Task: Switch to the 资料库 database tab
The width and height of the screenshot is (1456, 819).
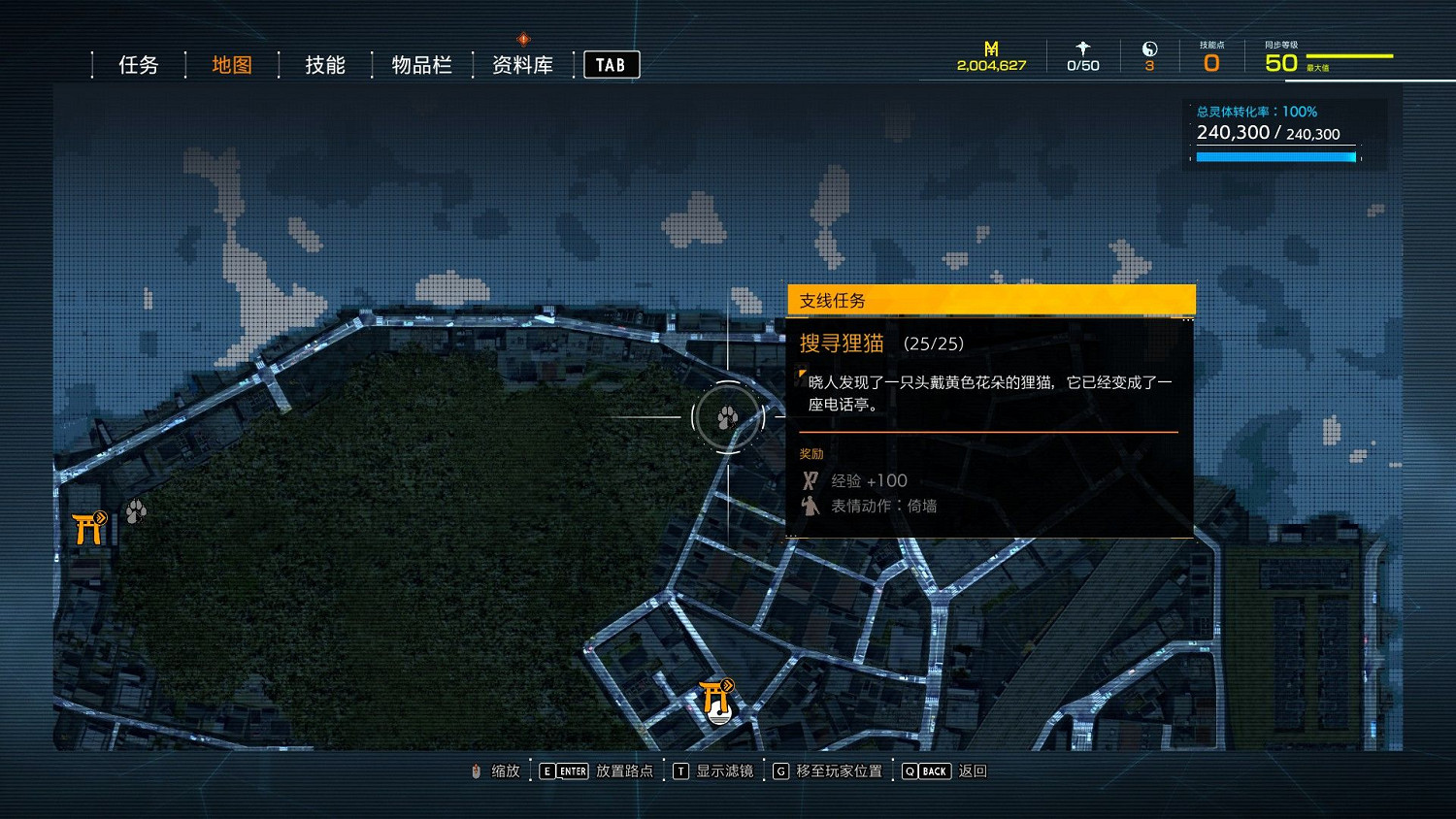Action: (522, 64)
